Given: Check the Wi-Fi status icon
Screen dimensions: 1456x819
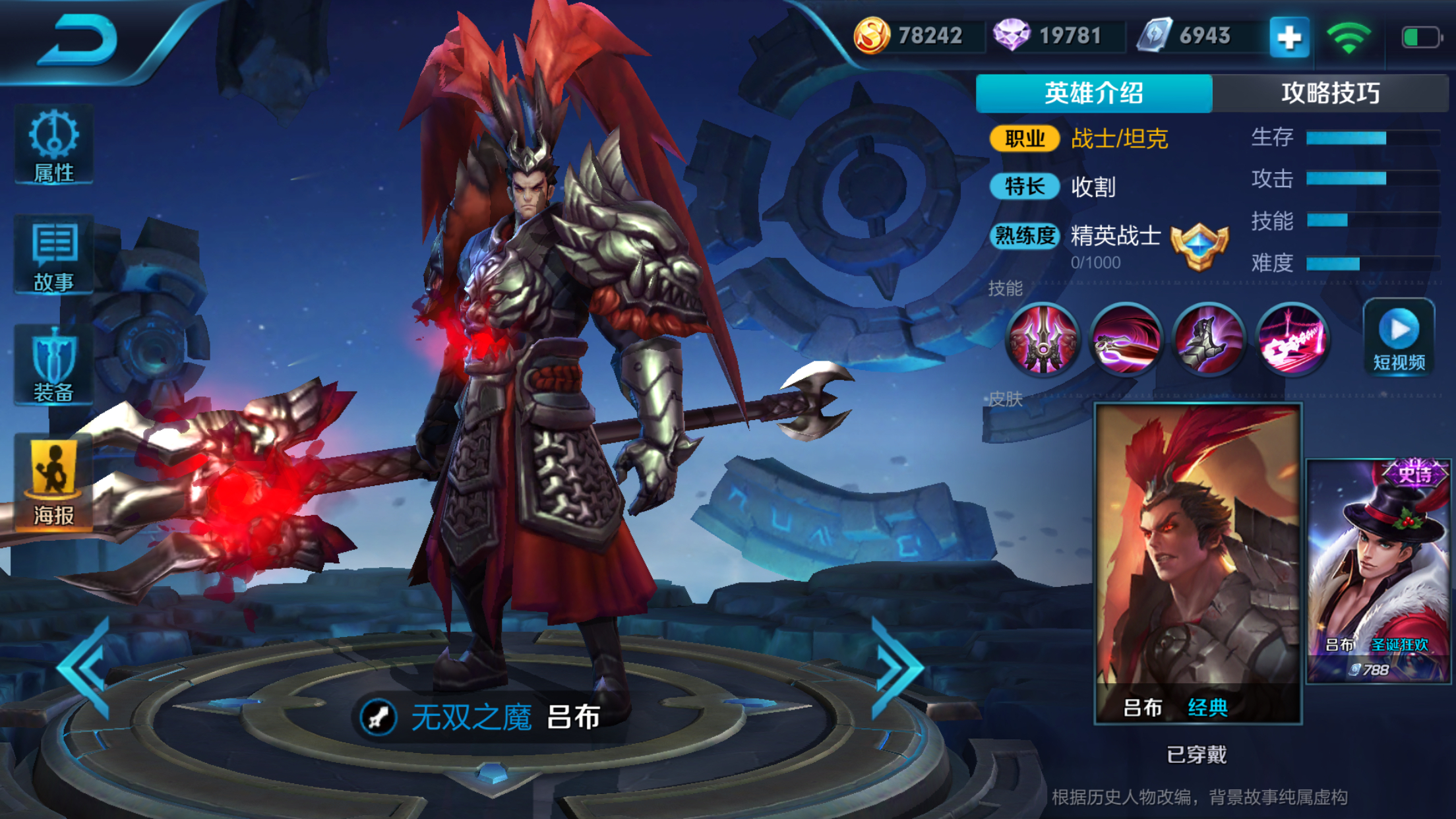Looking at the screenshot, I should 1352,38.
